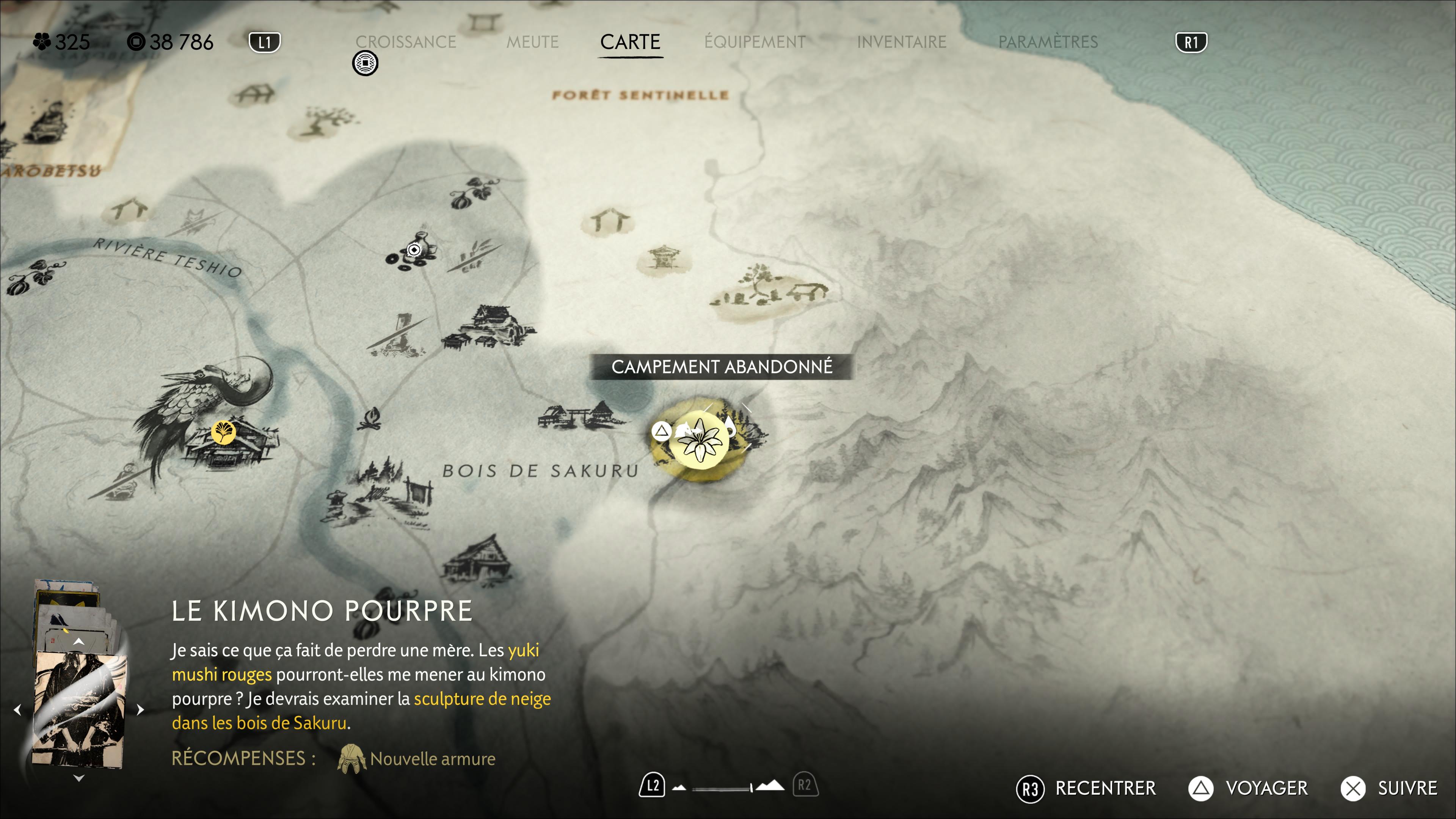Select the Carte tab
Viewport: 1456px width, 819px height.
630,42
